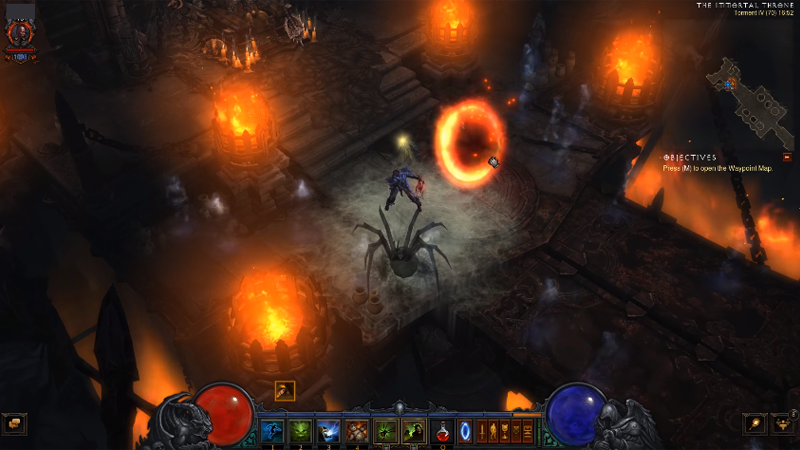Activate the green hooded figure skill
Screen dimensions: 800x450
click(413, 431)
